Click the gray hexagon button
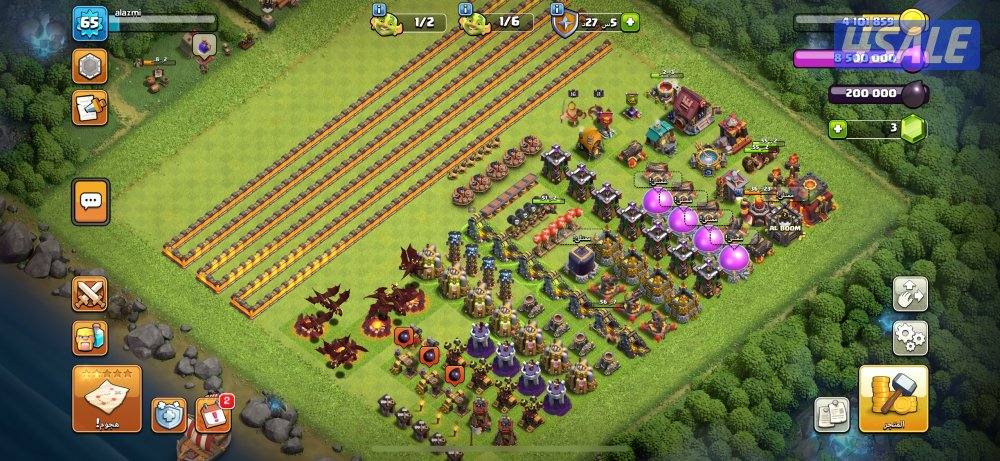Viewport: 1000px width, 461px height. click(x=89, y=67)
